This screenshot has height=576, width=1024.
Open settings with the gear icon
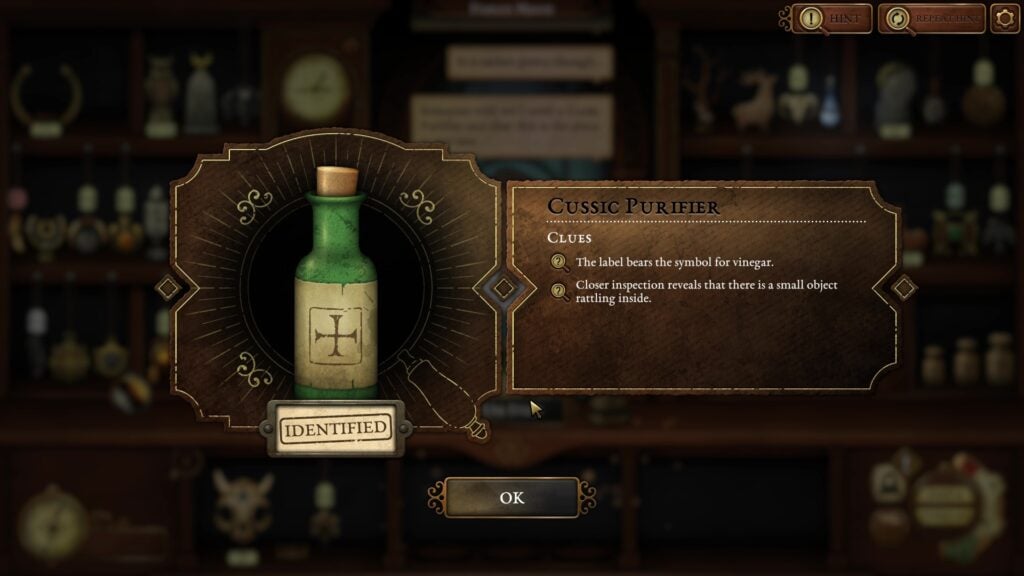pyautogui.click(x=1004, y=18)
